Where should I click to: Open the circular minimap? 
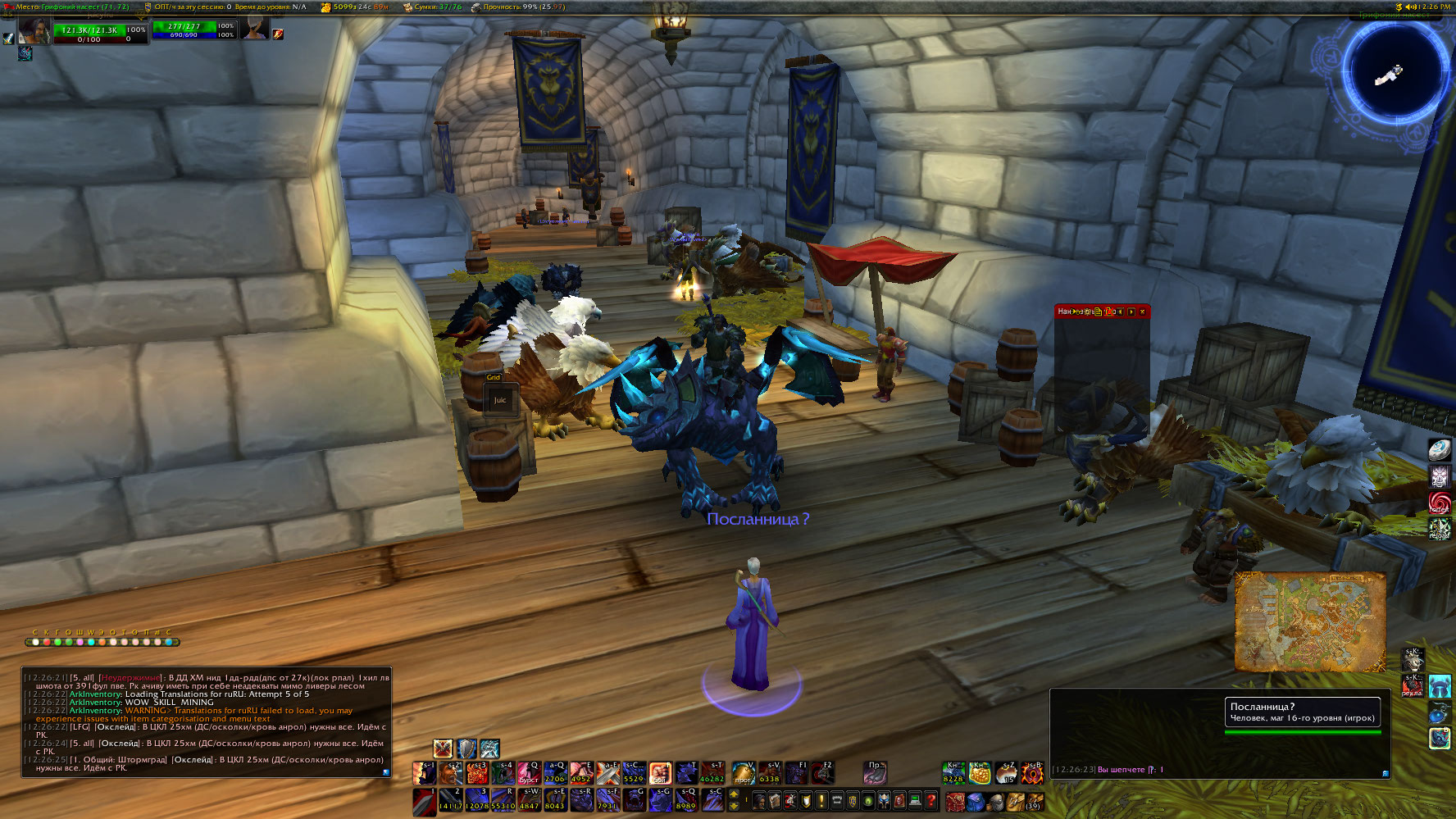tap(1394, 72)
